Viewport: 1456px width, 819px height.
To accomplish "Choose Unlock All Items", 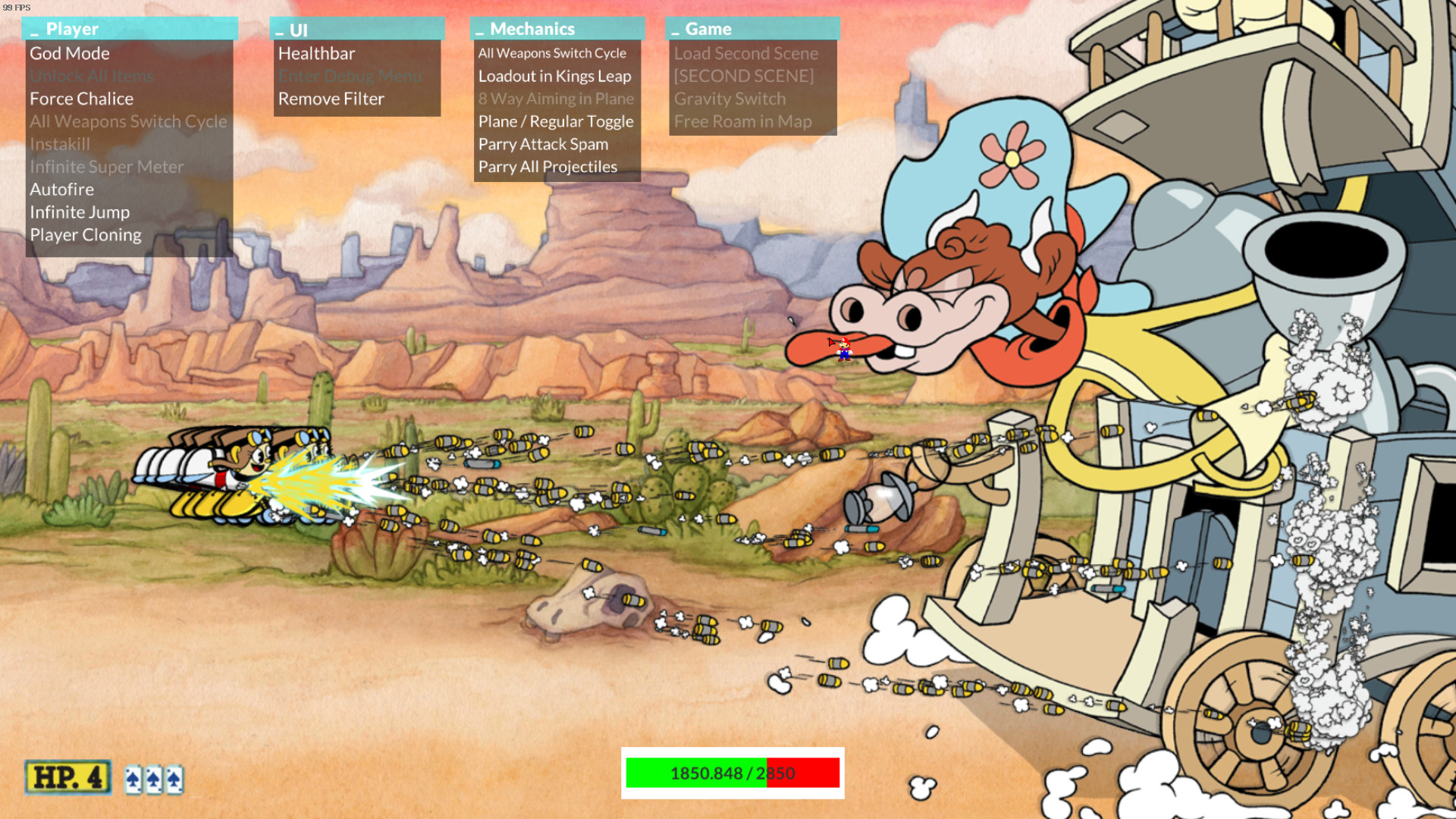I will coord(92,77).
